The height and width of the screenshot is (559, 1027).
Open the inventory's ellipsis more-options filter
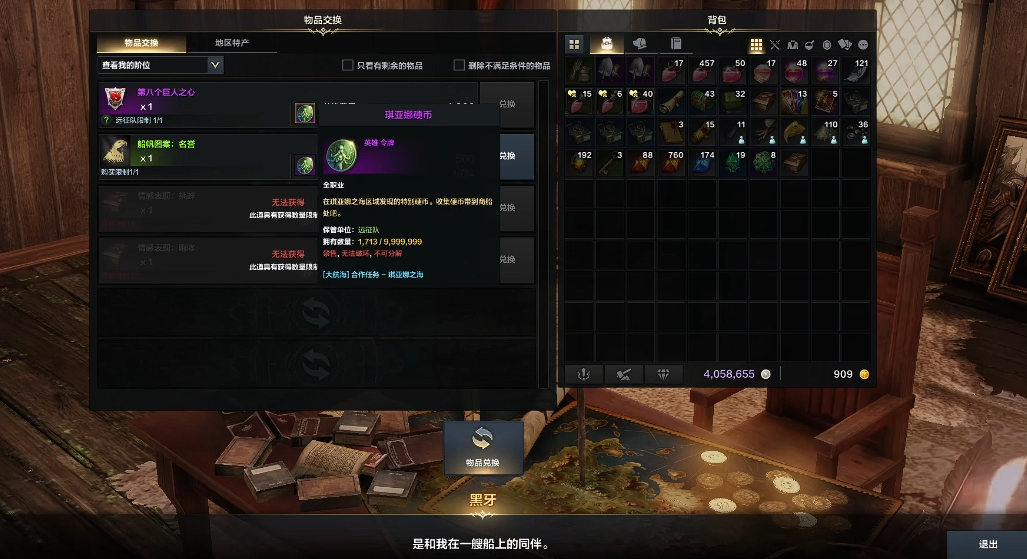click(x=863, y=45)
